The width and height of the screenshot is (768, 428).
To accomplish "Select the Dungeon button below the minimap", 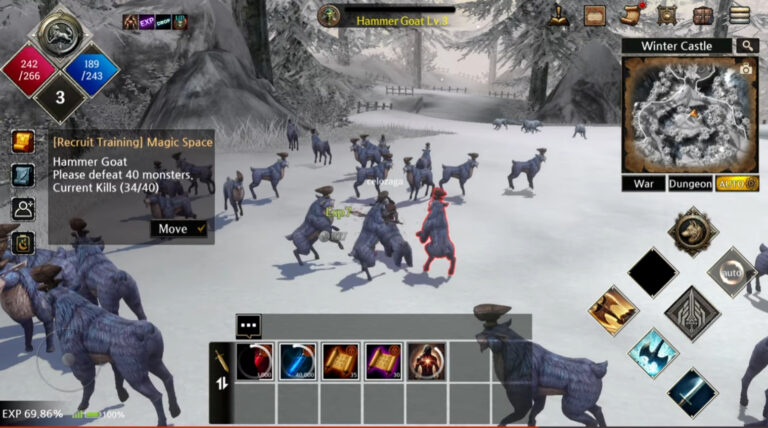I will [690, 184].
